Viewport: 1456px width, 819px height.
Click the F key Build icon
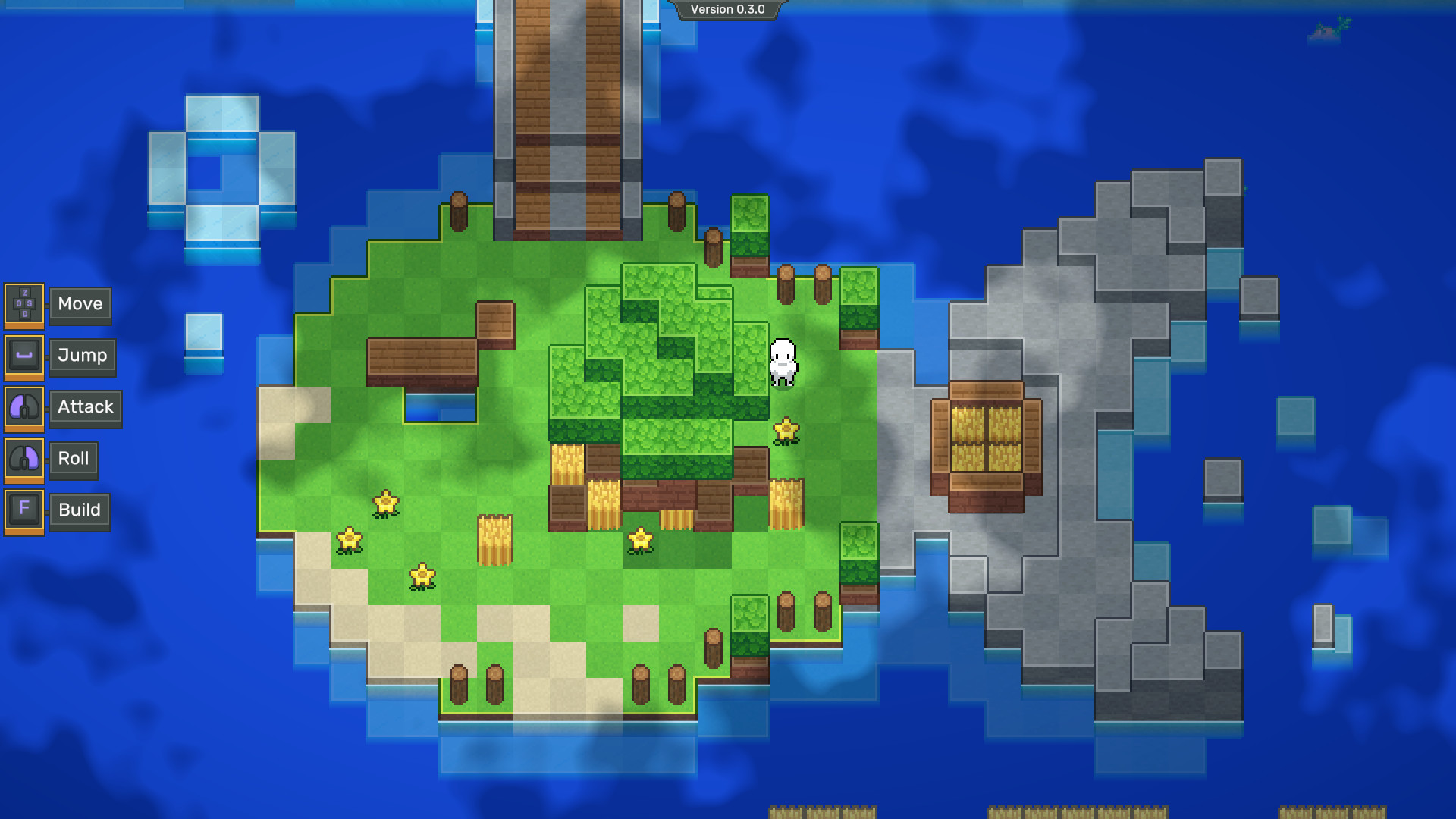coord(24,510)
